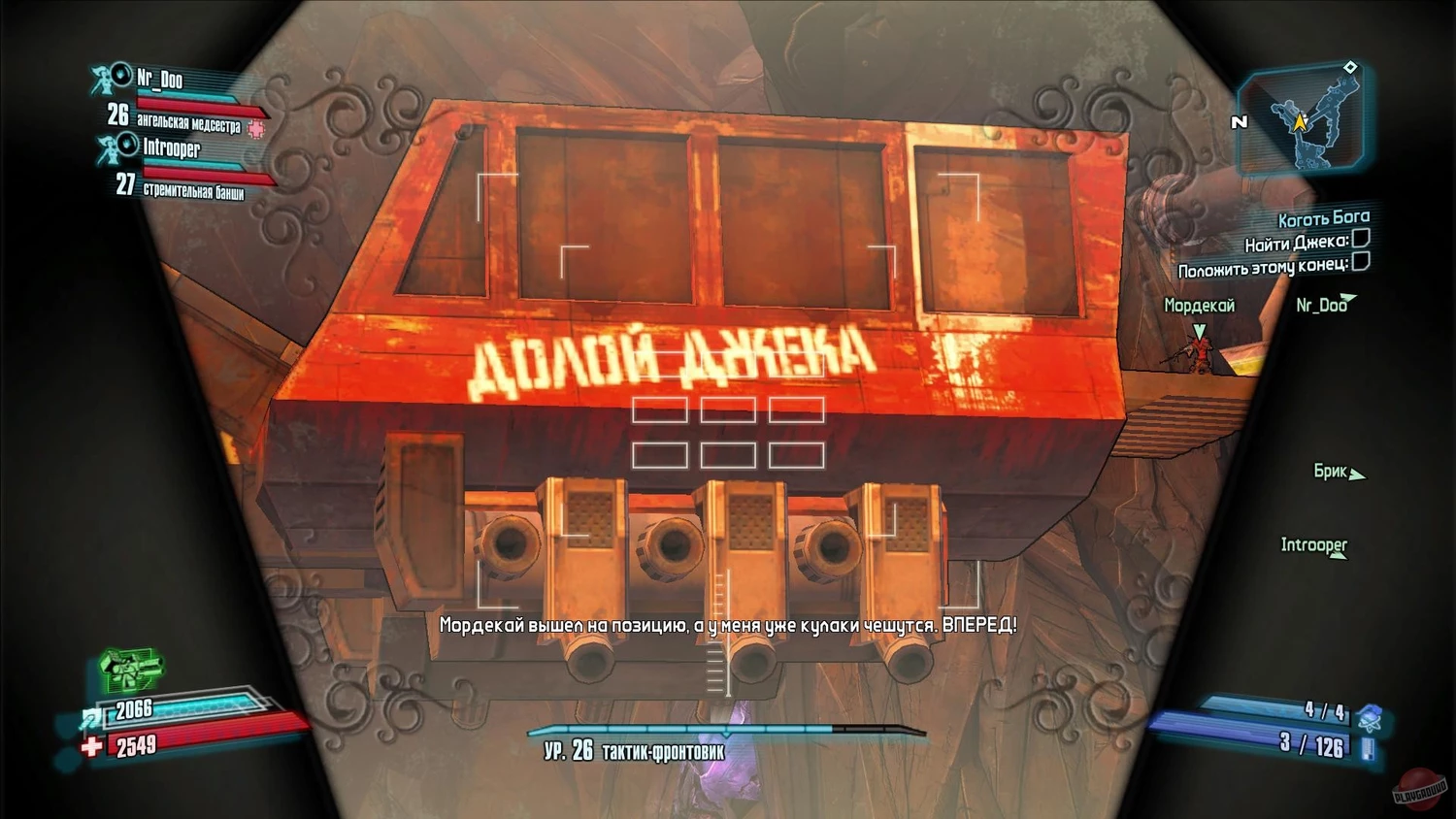Screen dimensions: 1456x819
Task: Click the grenade count icon
Action: click(1371, 717)
